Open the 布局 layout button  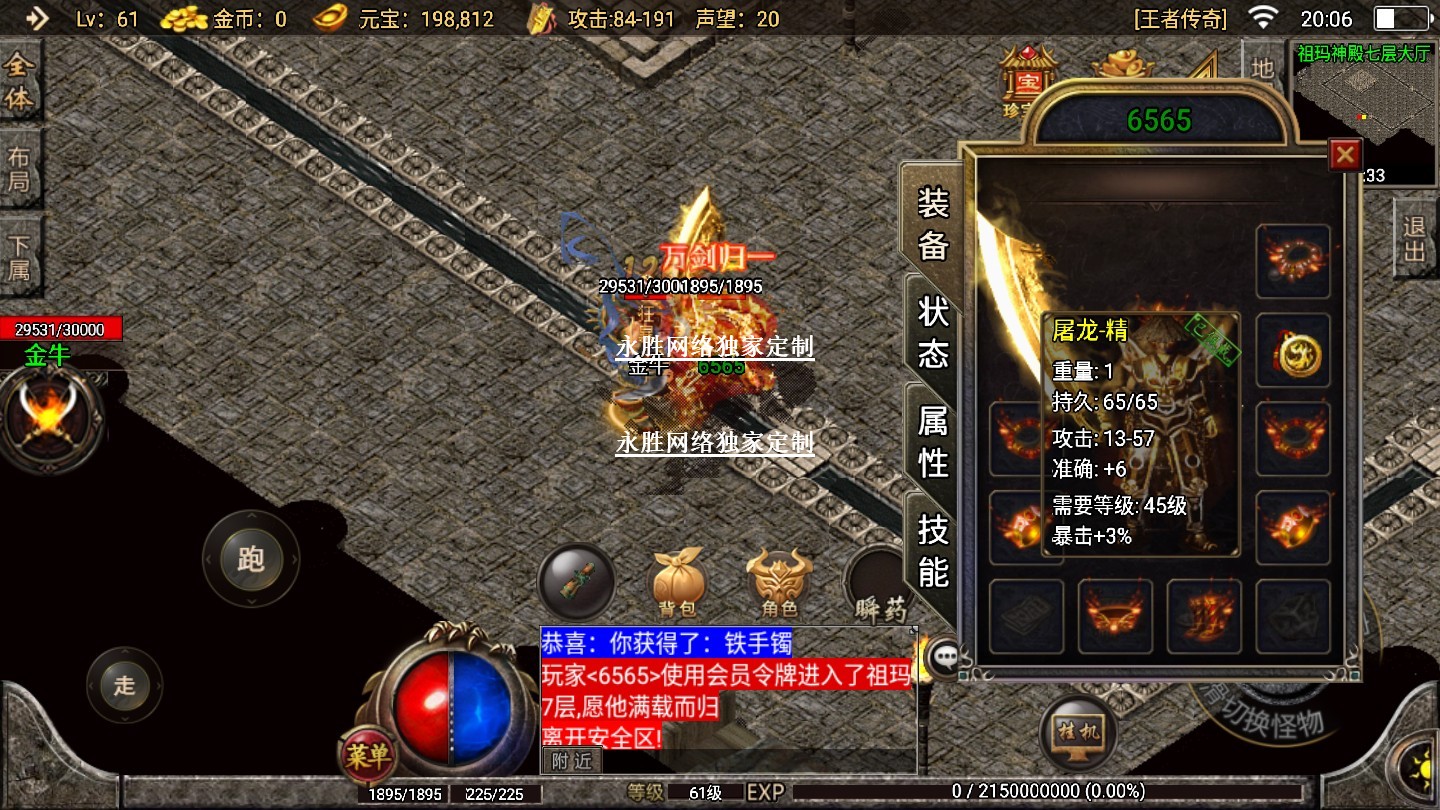19,170
